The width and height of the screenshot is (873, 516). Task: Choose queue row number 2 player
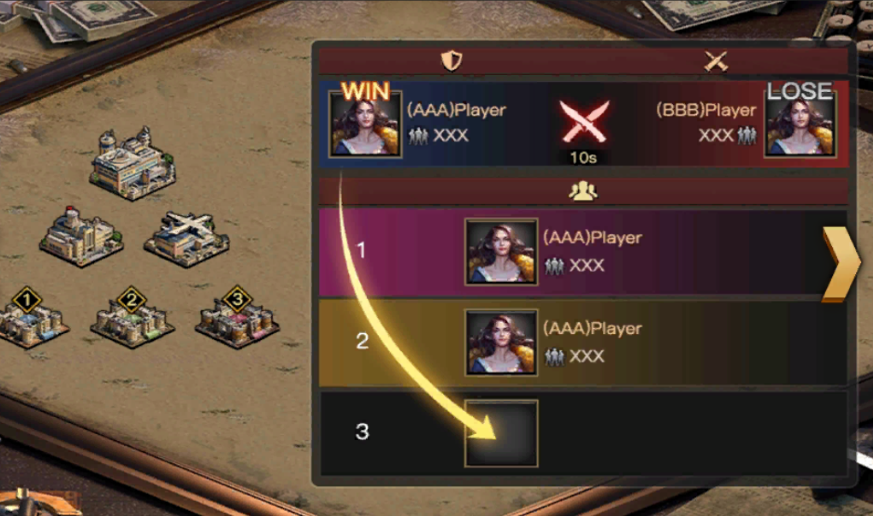tap(501, 342)
